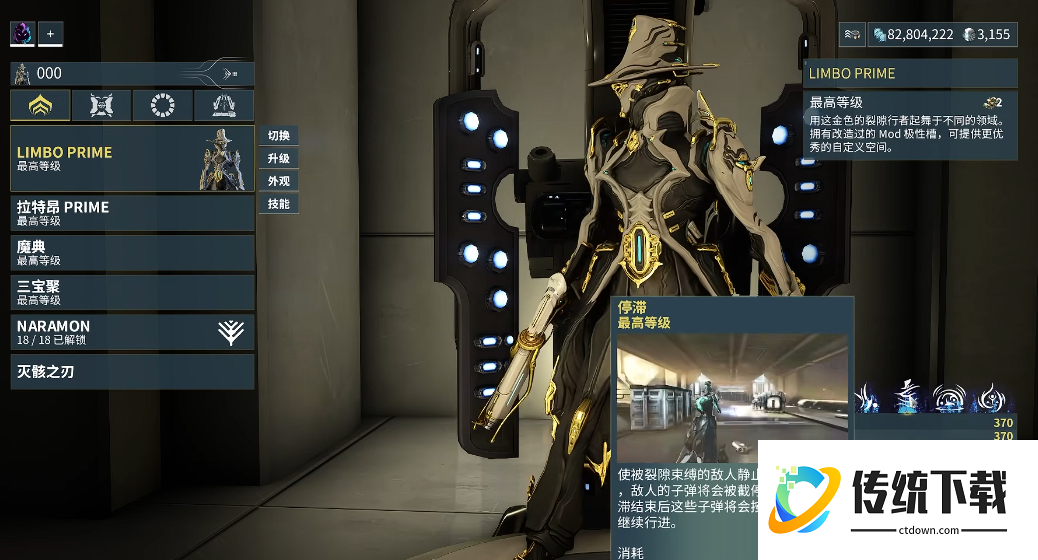Image resolution: width=1038 pixels, height=560 pixels.
Task: Open the 000 loadout selector bar
Action: [x=132, y=73]
